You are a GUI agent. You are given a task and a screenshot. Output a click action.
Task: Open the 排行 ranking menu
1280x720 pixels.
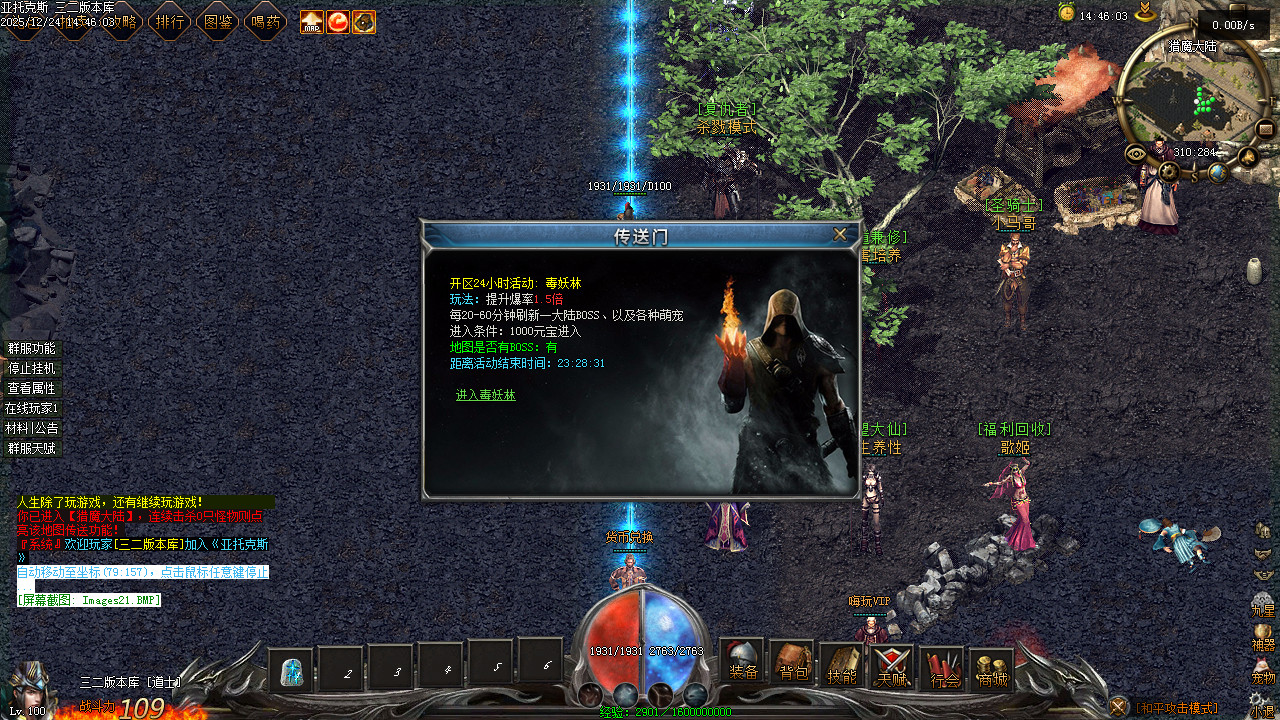[169, 21]
